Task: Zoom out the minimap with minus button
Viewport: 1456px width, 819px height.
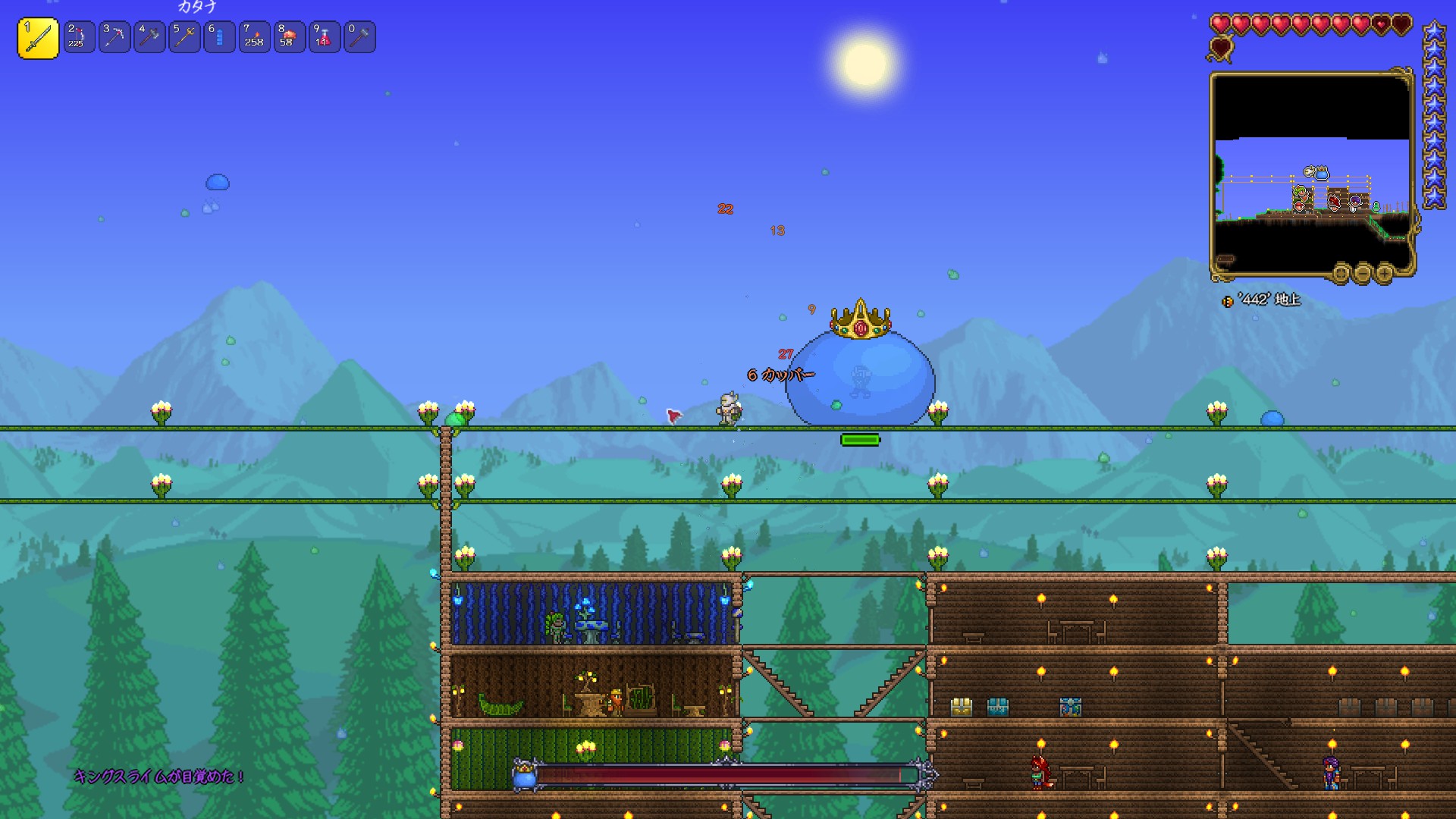Action: click(x=1363, y=273)
